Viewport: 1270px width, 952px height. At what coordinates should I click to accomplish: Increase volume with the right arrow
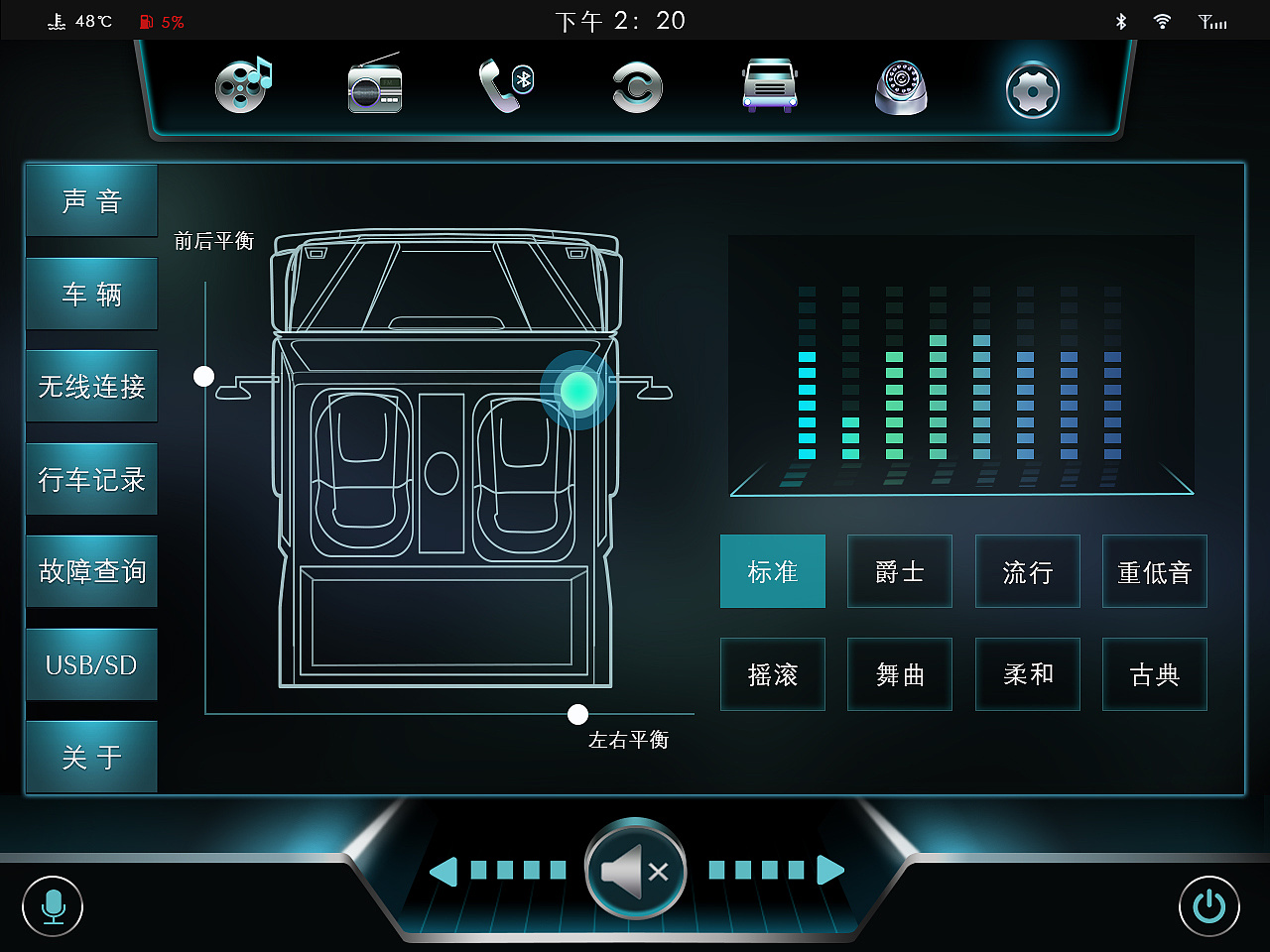(x=829, y=871)
